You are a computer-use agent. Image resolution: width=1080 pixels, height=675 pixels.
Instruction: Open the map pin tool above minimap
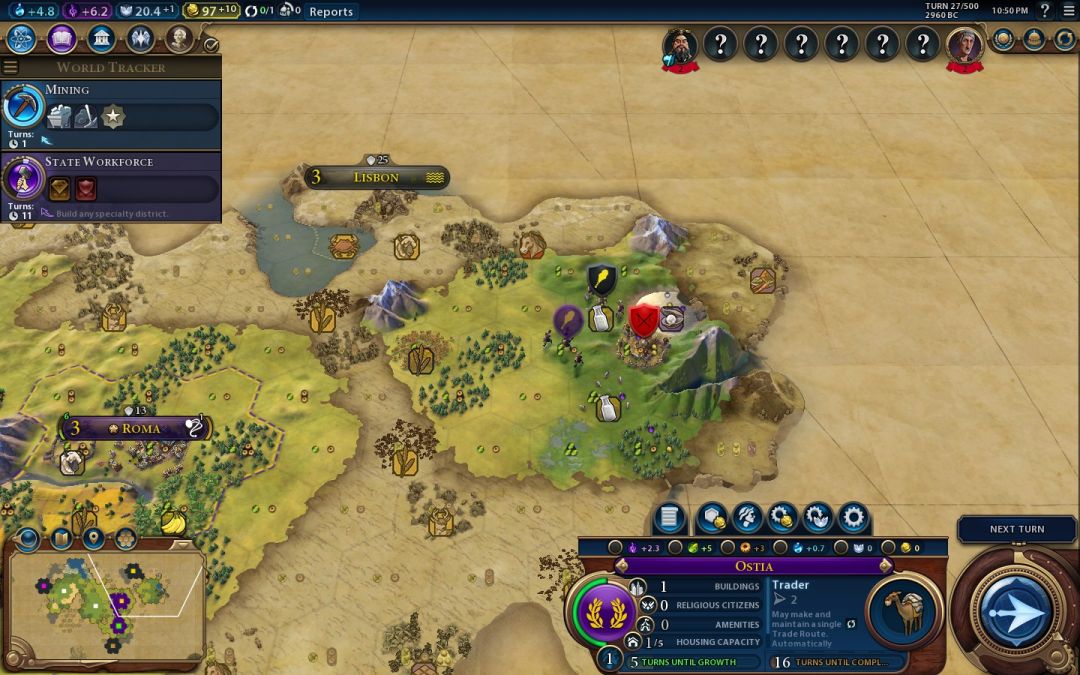tap(94, 539)
